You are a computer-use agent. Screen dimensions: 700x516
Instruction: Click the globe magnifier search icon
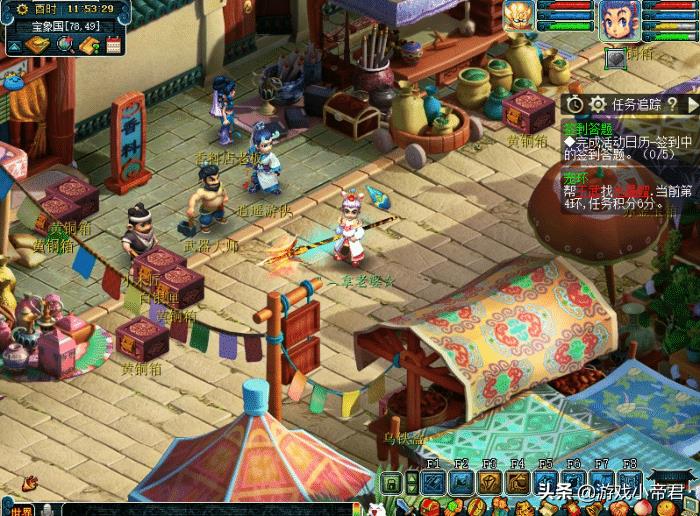point(66,45)
